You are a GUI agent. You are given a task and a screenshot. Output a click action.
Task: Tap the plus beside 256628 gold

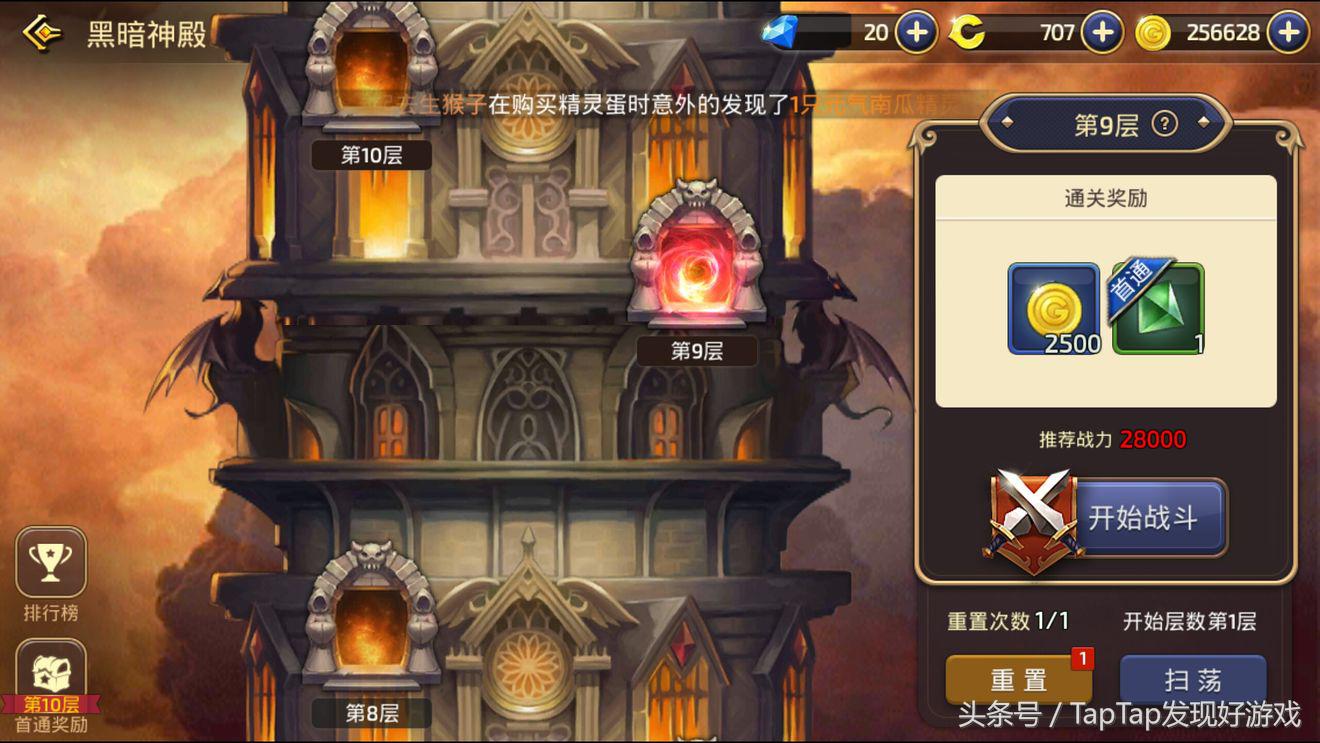click(1288, 32)
